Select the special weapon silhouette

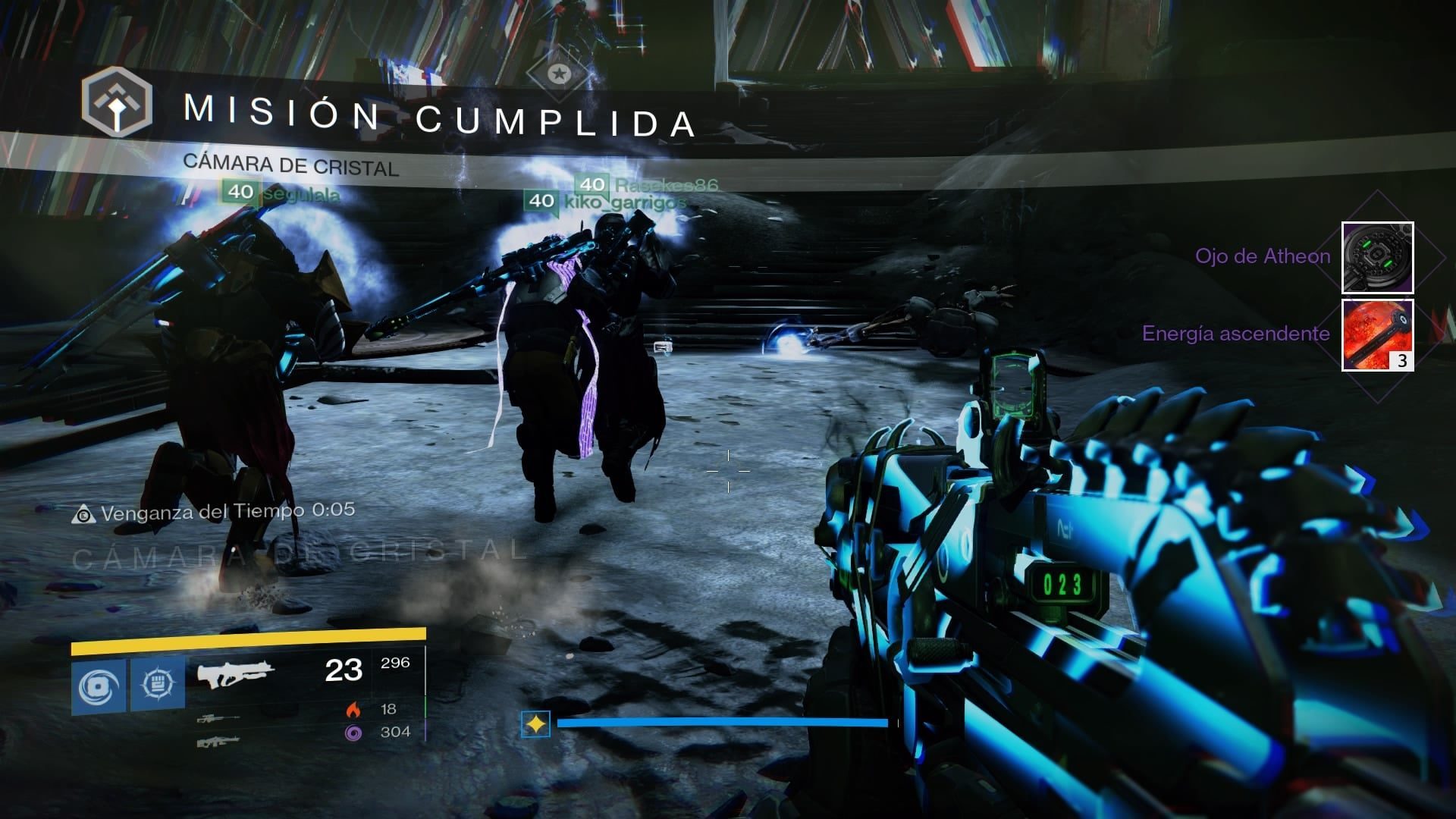point(218,717)
